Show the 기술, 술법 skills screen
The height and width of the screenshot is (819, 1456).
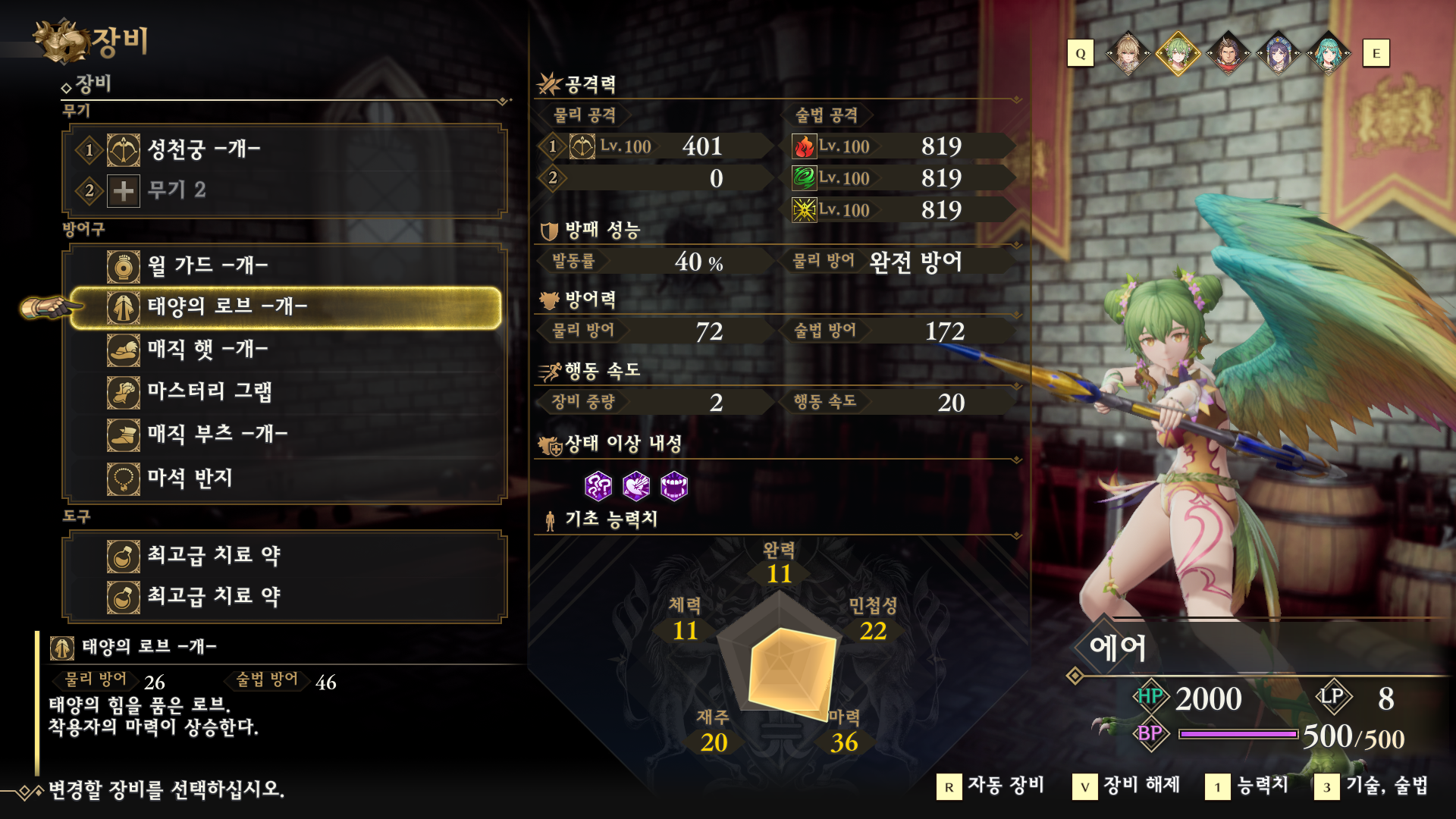(1372, 786)
